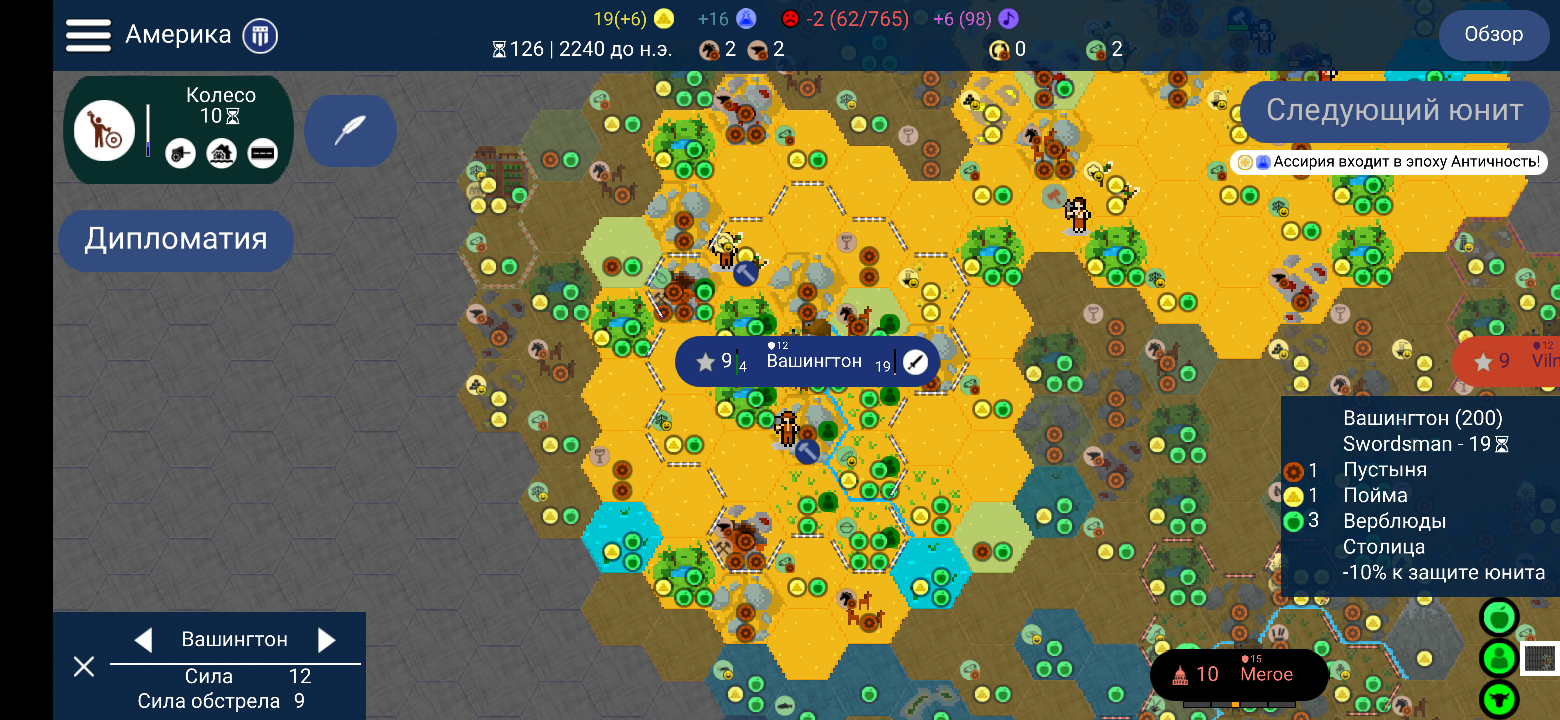
Task: Toggle yields overlay with the apple minimap button
Action: [1498, 615]
